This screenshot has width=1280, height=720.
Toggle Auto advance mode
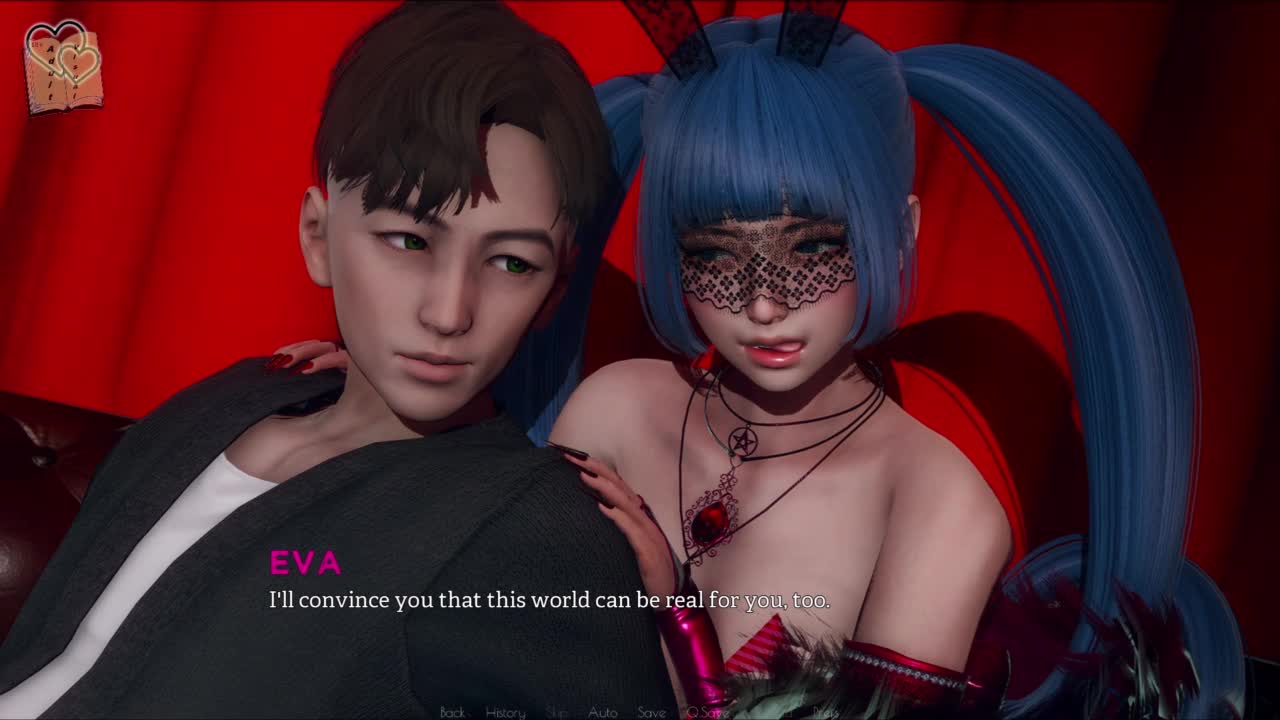[602, 712]
